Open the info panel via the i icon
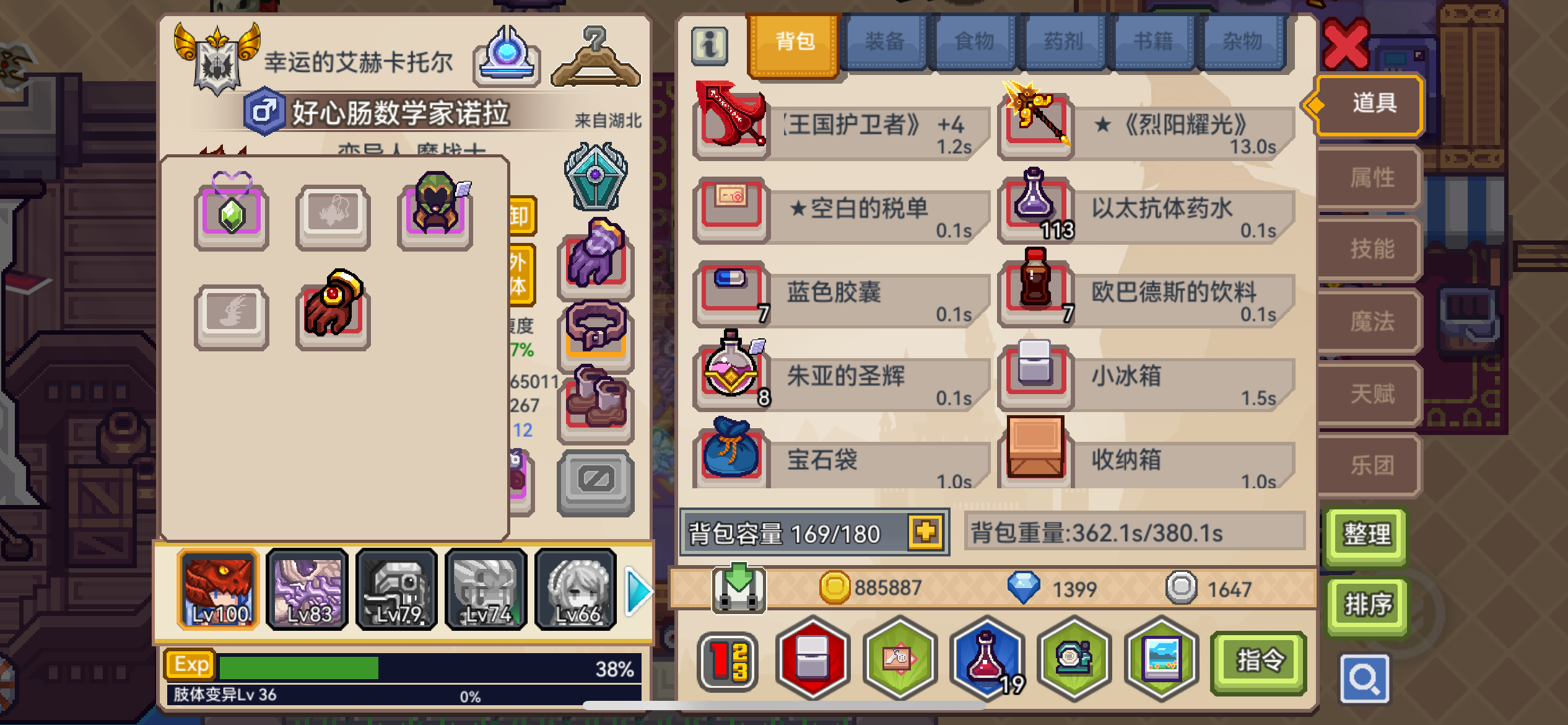The width and height of the screenshot is (1568, 725). pyautogui.click(x=710, y=45)
